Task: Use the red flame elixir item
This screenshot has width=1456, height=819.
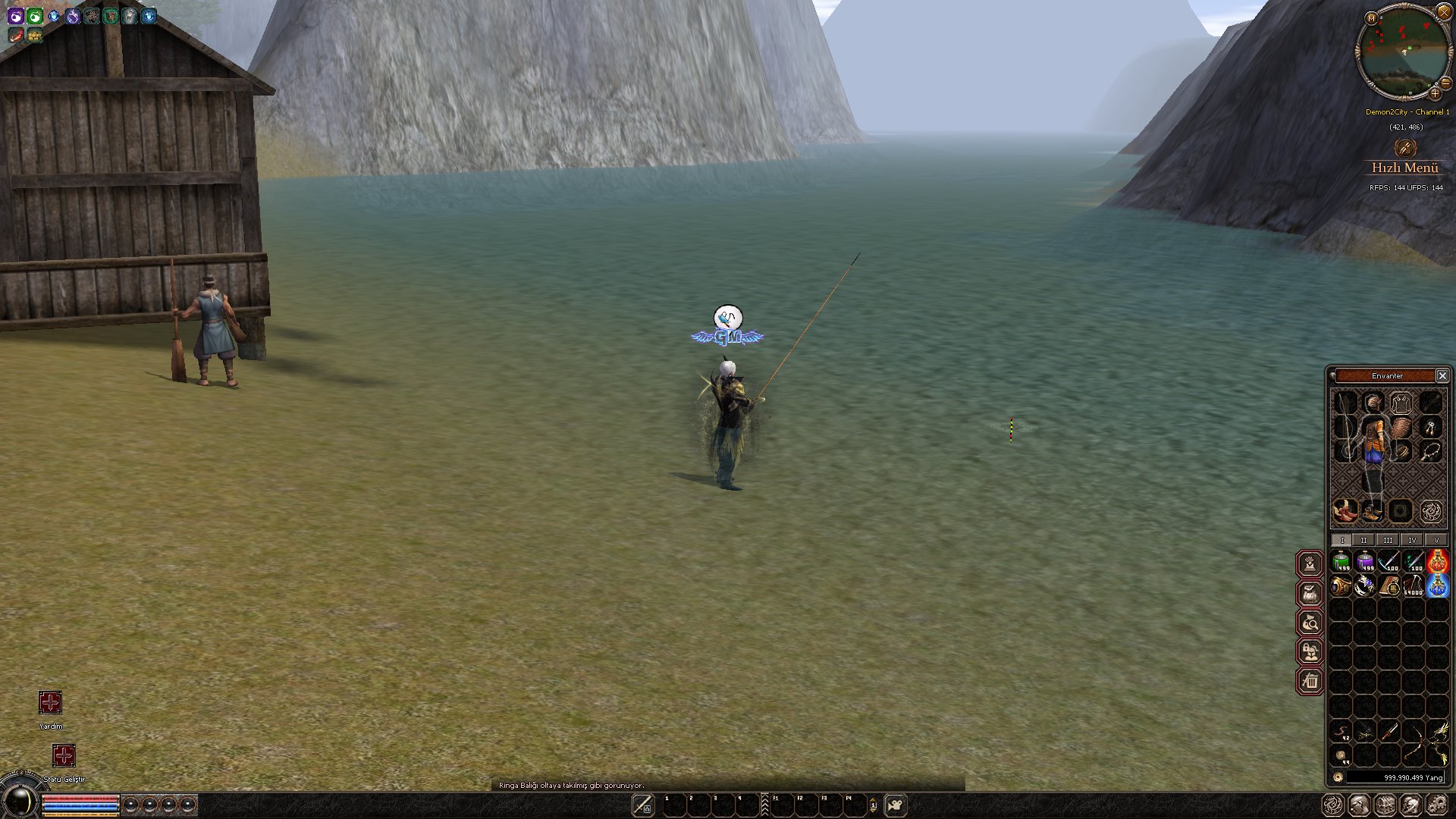Action: coord(1437,562)
